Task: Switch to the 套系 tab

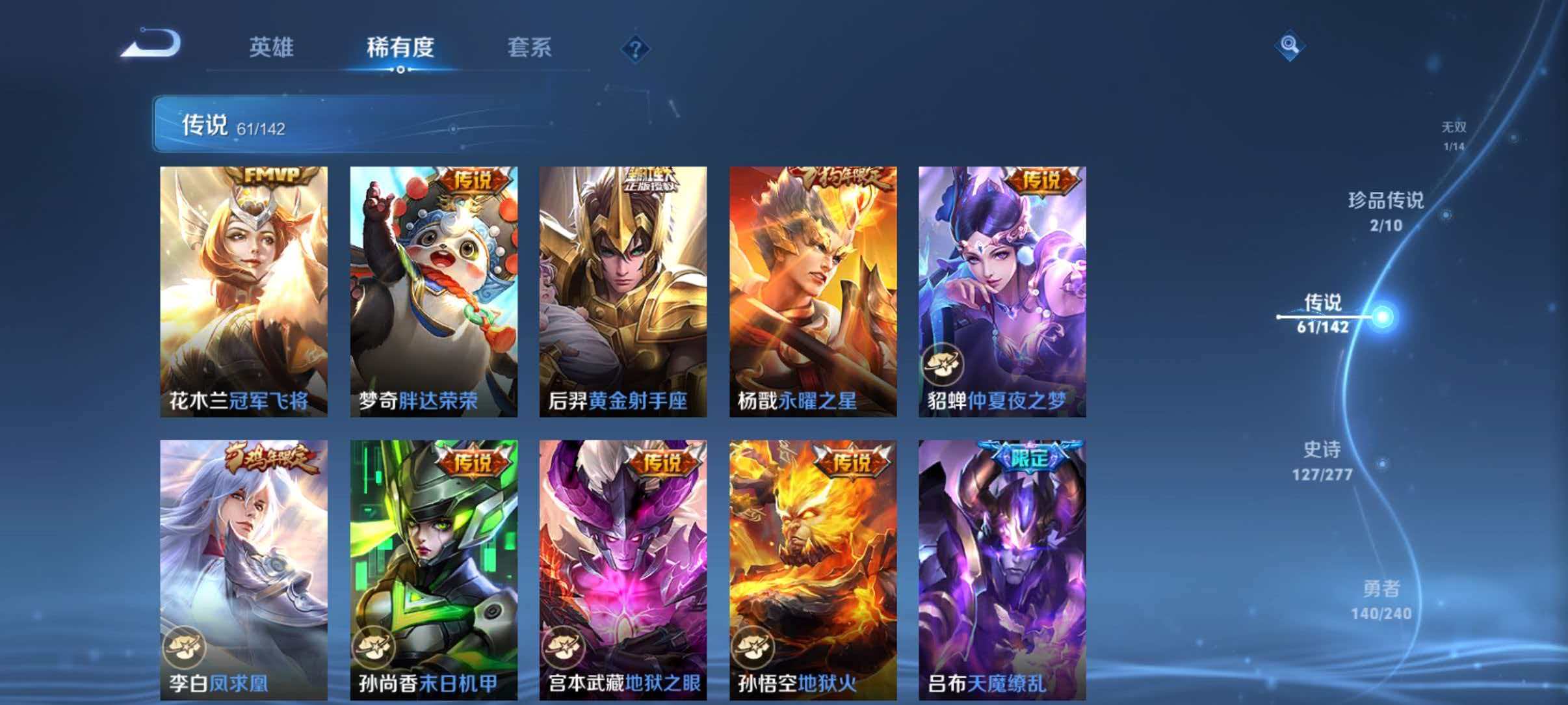Action: click(x=530, y=47)
